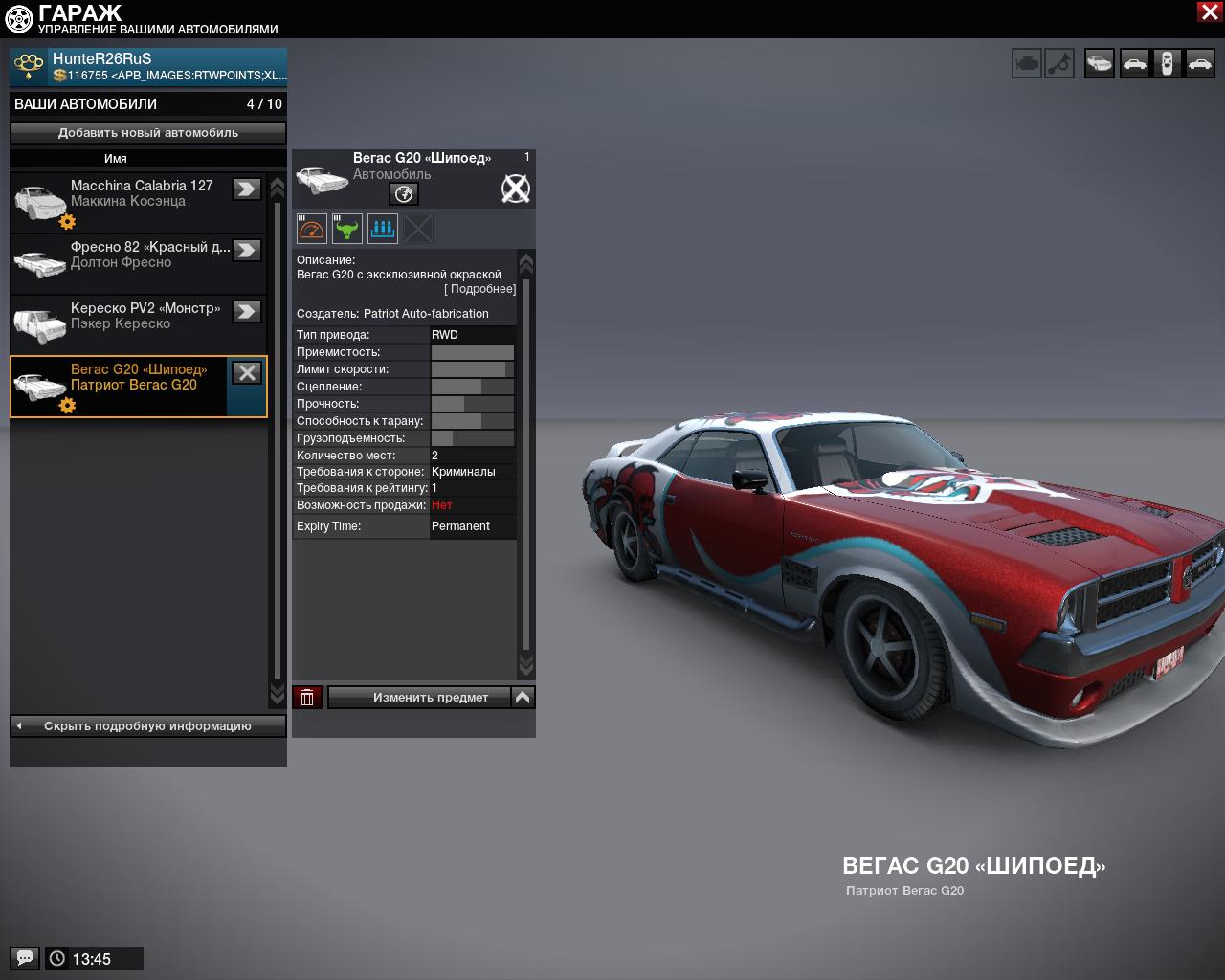Click the globe icon under Автомобиль

[x=404, y=194]
